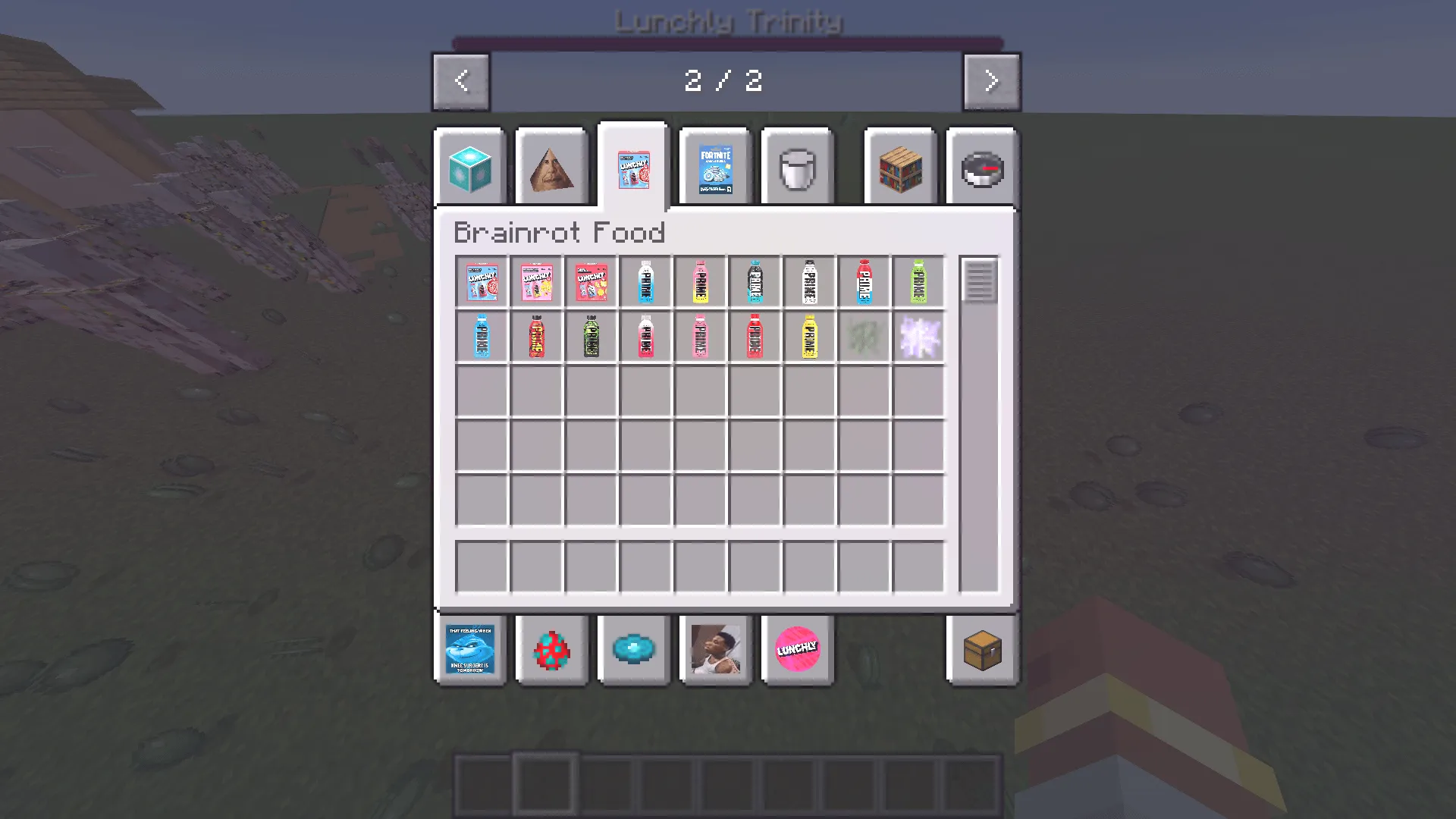Advance to next page with right arrow
The image size is (1456, 819).
[991, 81]
